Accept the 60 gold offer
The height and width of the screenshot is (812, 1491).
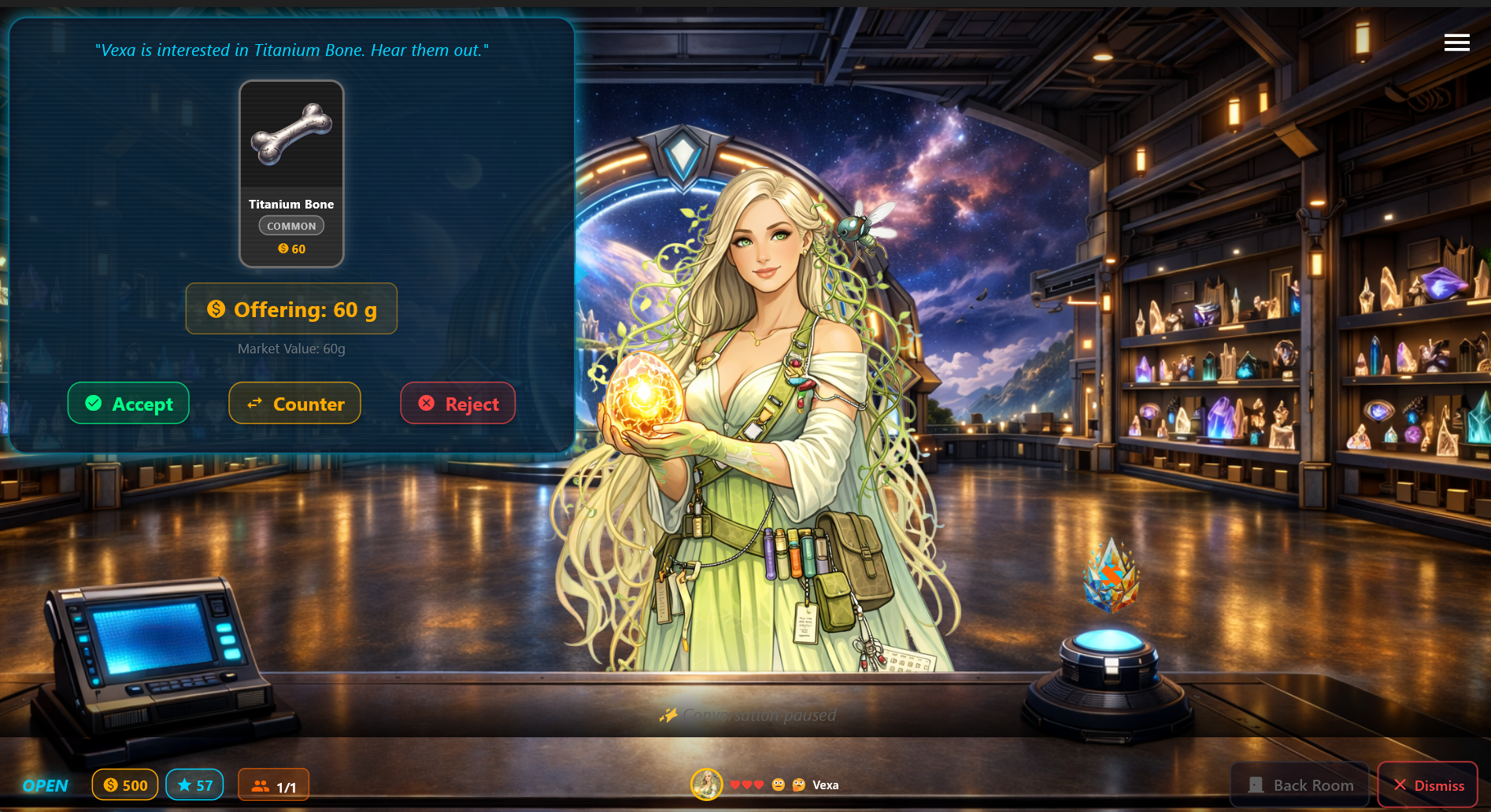click(x=128, y=403)
